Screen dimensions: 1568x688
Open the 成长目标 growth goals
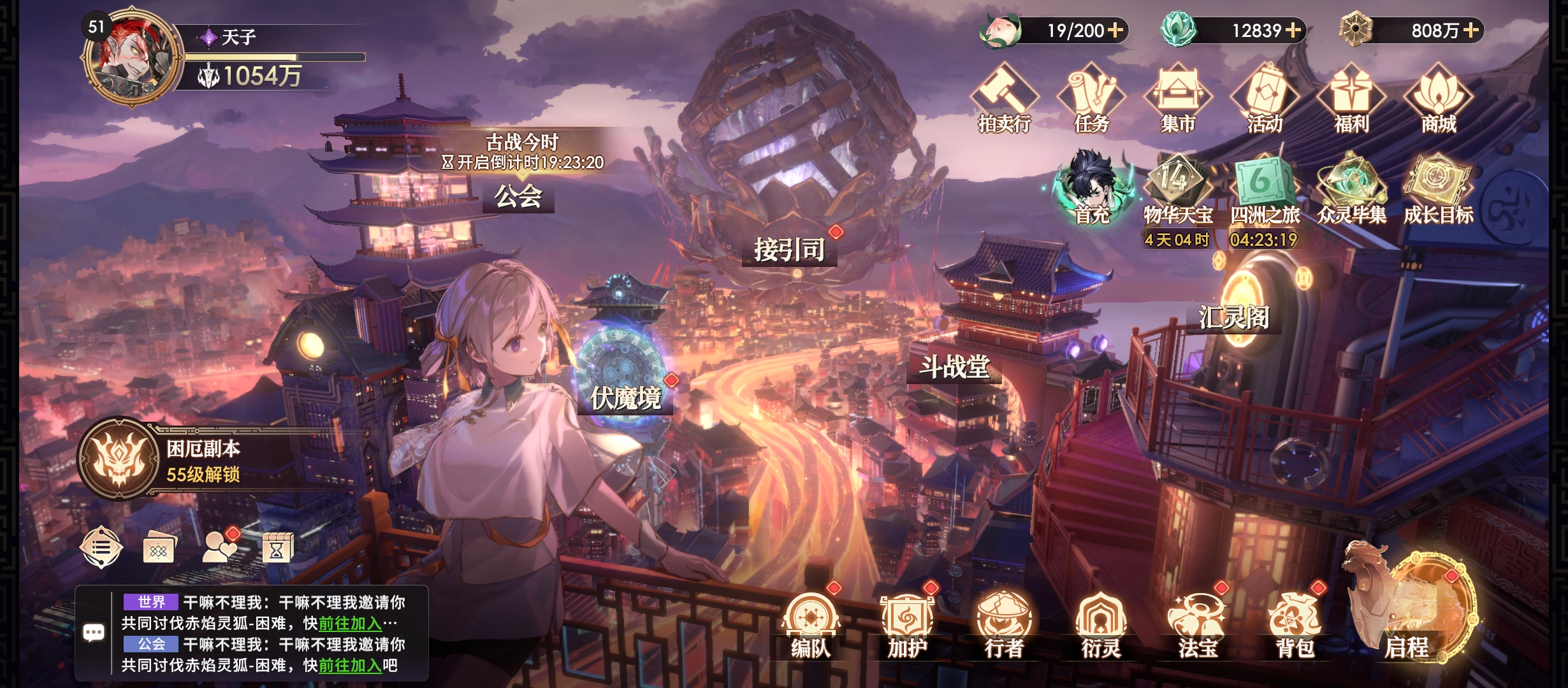pos(1438,189)
